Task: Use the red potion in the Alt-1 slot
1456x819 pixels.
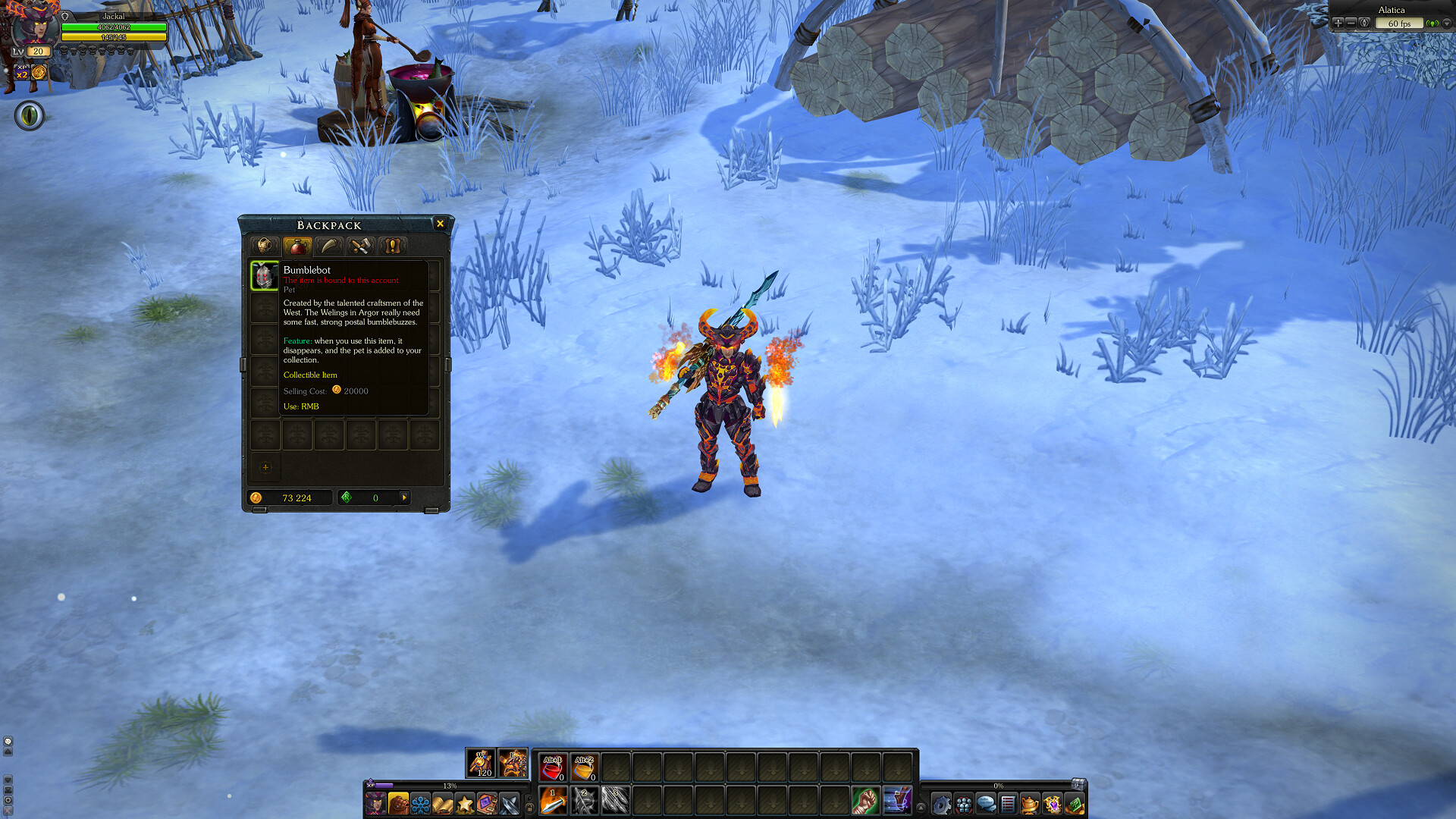Action: pyautogui.click(x=553, y=767)
